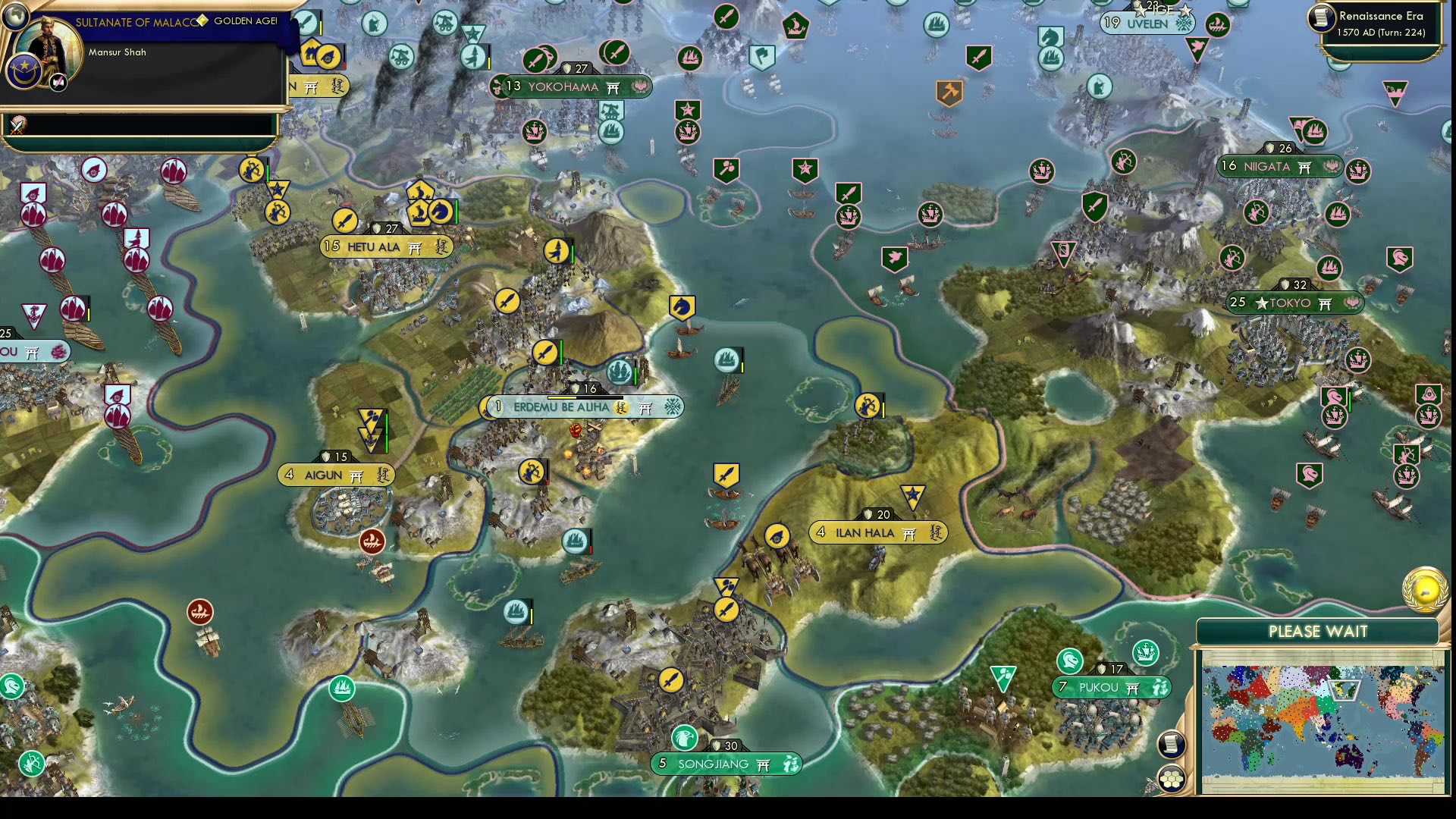
Task: Toggle the hex grid button beside the minimap
Action: (1172, 777)
